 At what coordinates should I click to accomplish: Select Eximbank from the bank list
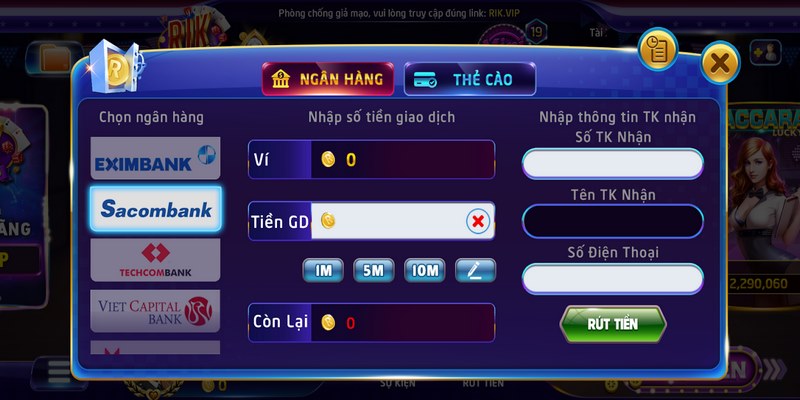pos(155,157)
